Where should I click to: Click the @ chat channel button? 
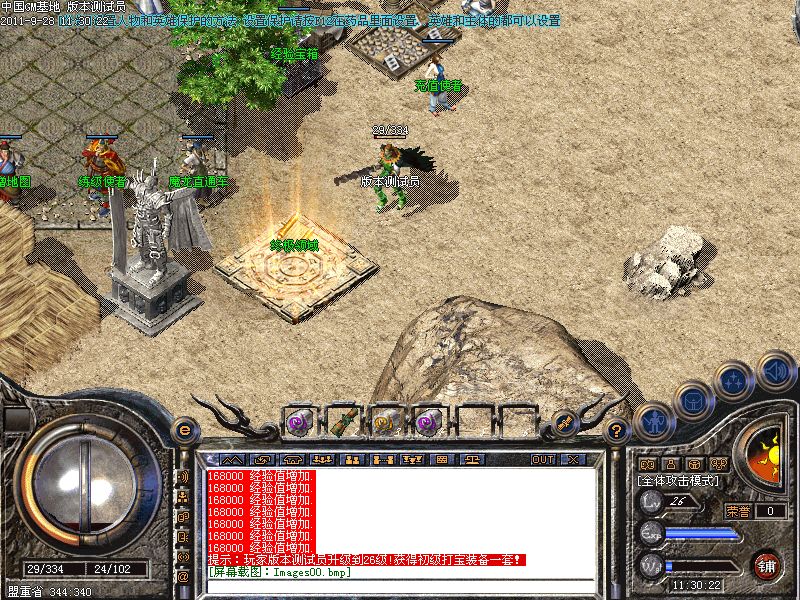184,577
